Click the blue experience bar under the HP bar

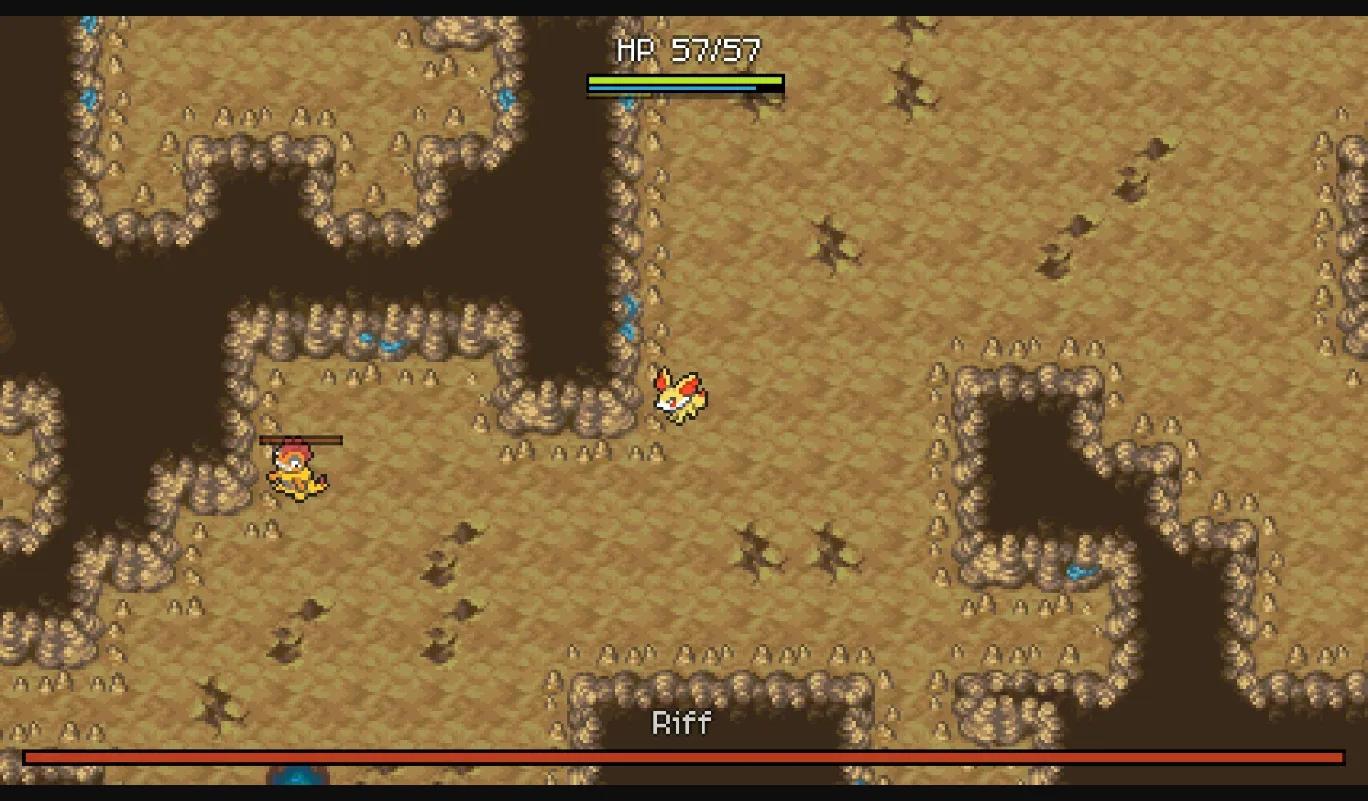pyautogui.click(x=670, y=90)
